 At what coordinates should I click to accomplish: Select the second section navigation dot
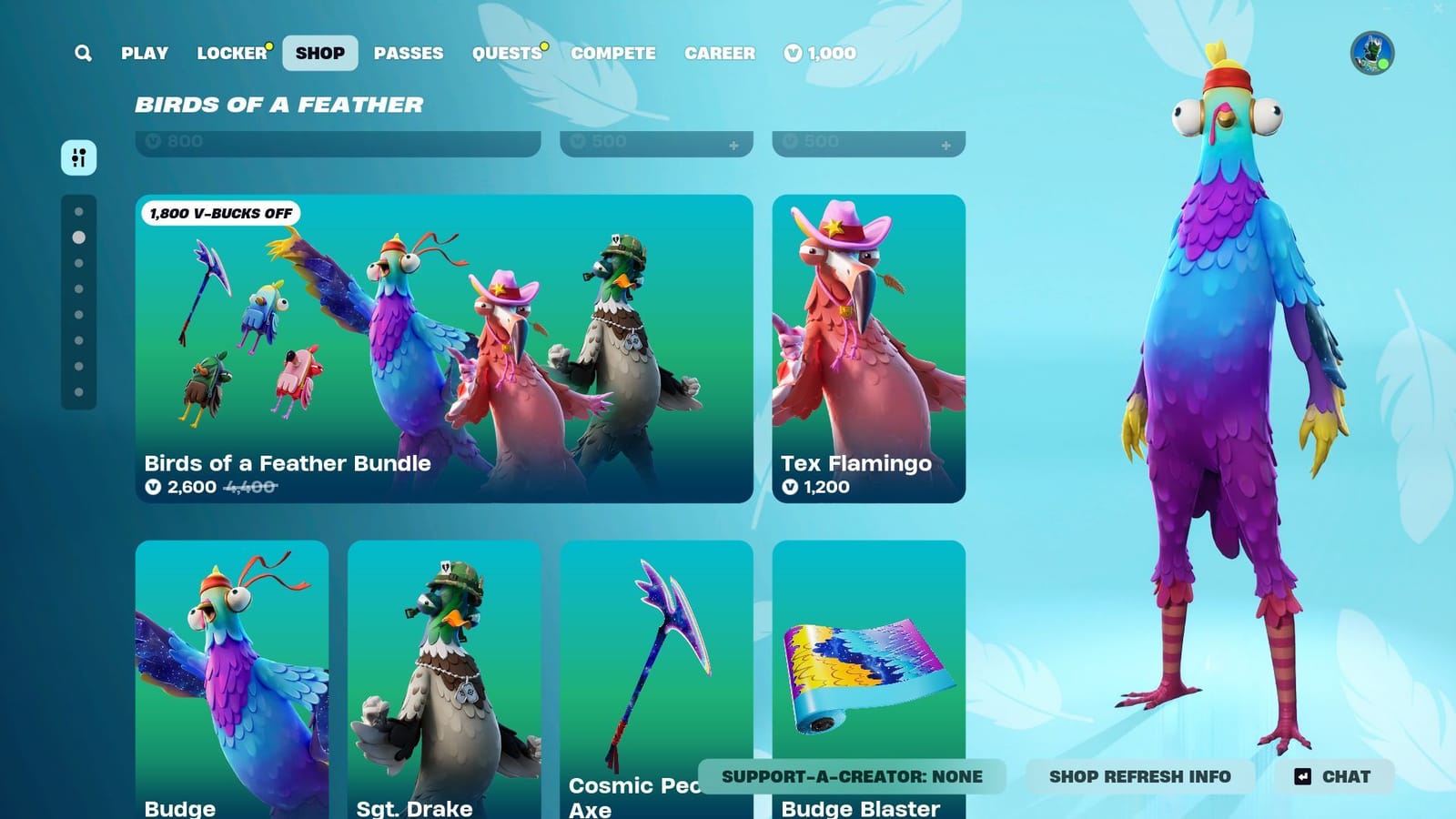click(77, 238)
